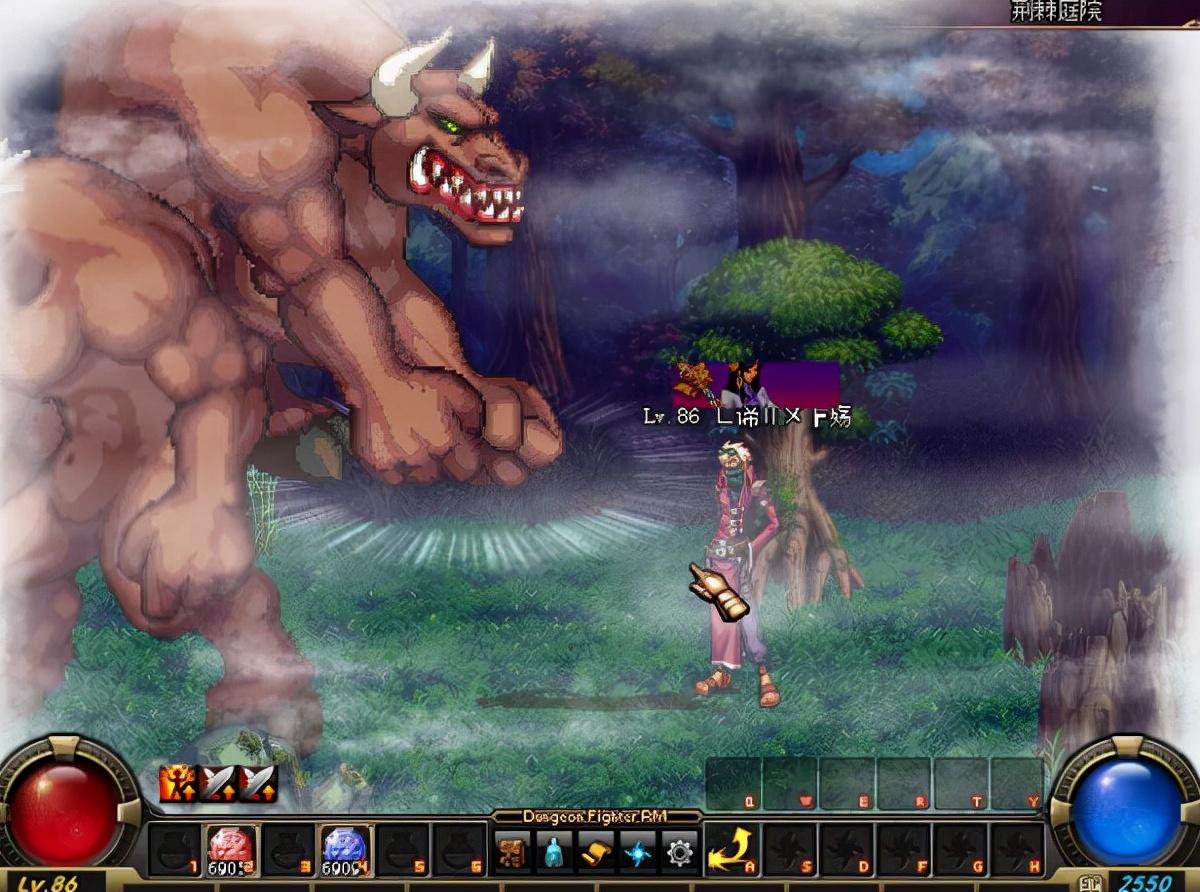The height and width of the screenshot is (892, 1200).
Task: Open the inventory bag icon
Action: pyautogui.click(x=554, y=852)
